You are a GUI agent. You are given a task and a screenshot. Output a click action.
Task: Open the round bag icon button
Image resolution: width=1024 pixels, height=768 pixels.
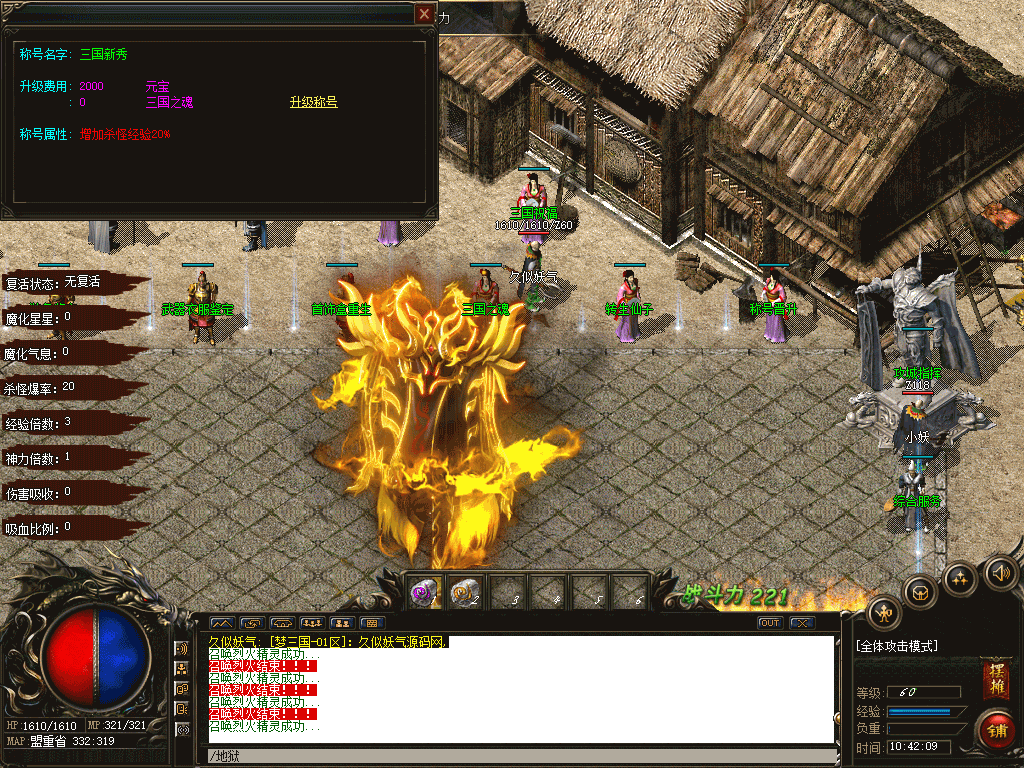[x=920, y=591]
